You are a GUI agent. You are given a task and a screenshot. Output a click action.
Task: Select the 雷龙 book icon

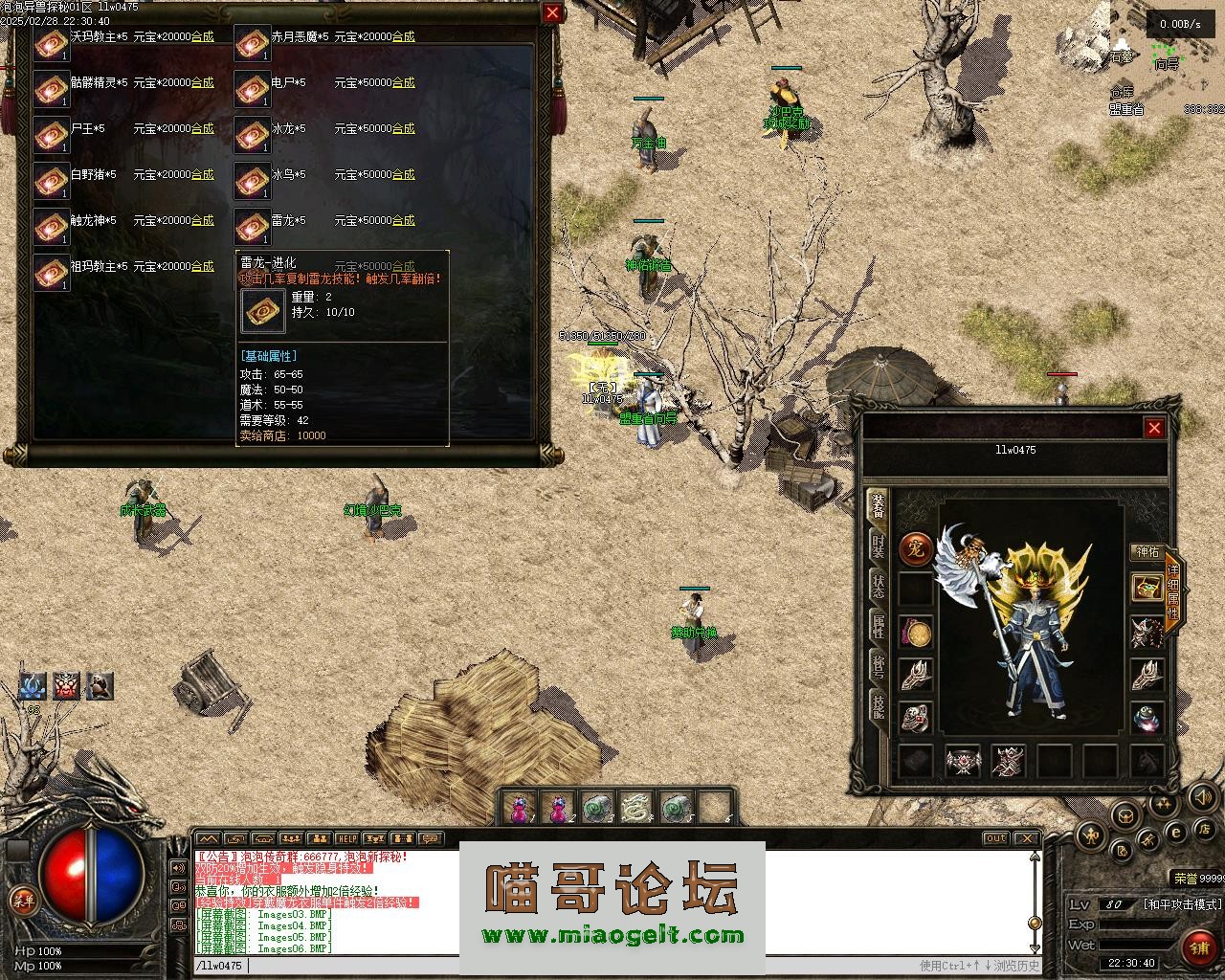pyautogui.click(x=253, y=228)
